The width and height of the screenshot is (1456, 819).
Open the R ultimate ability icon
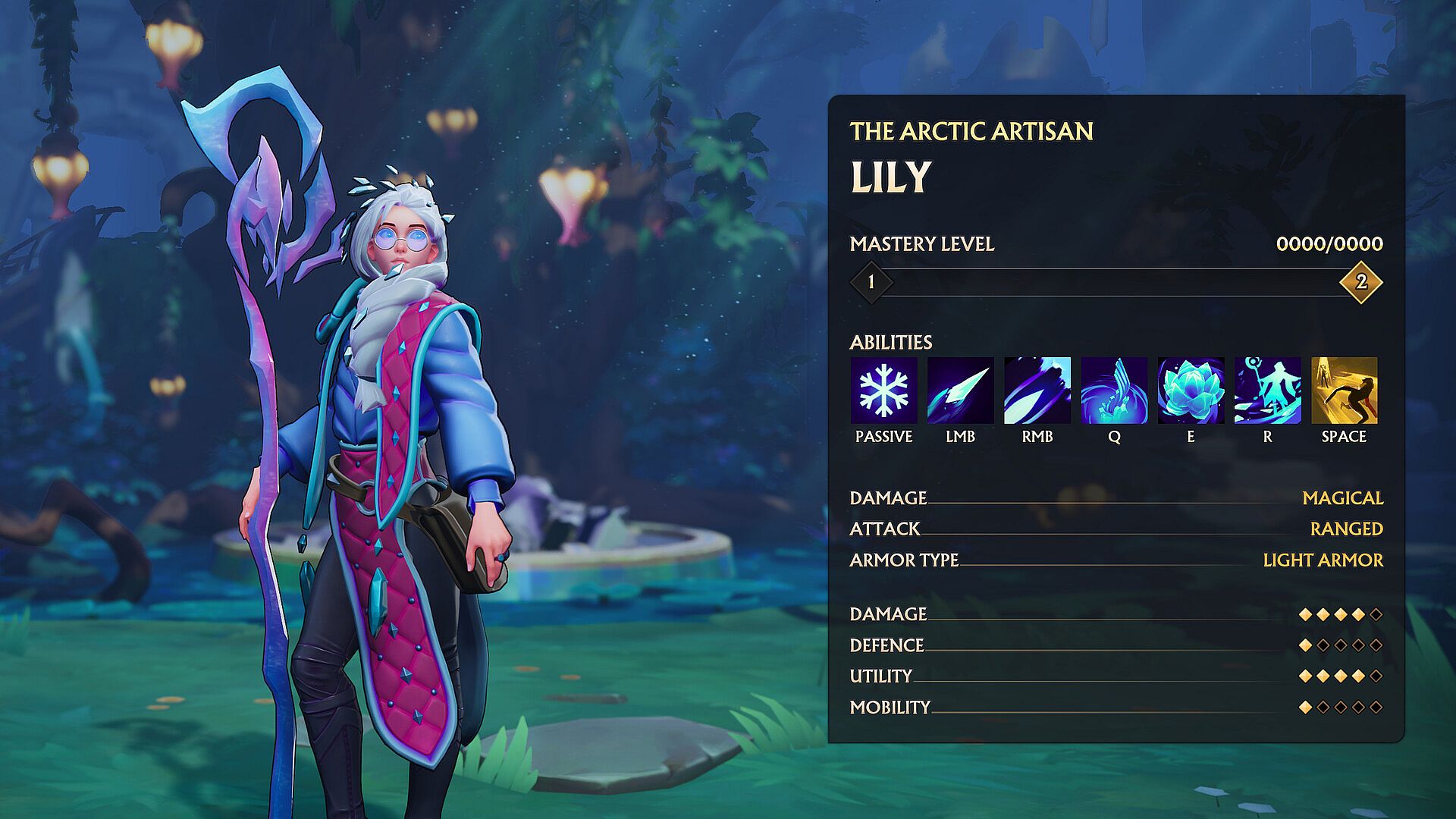1267,391
